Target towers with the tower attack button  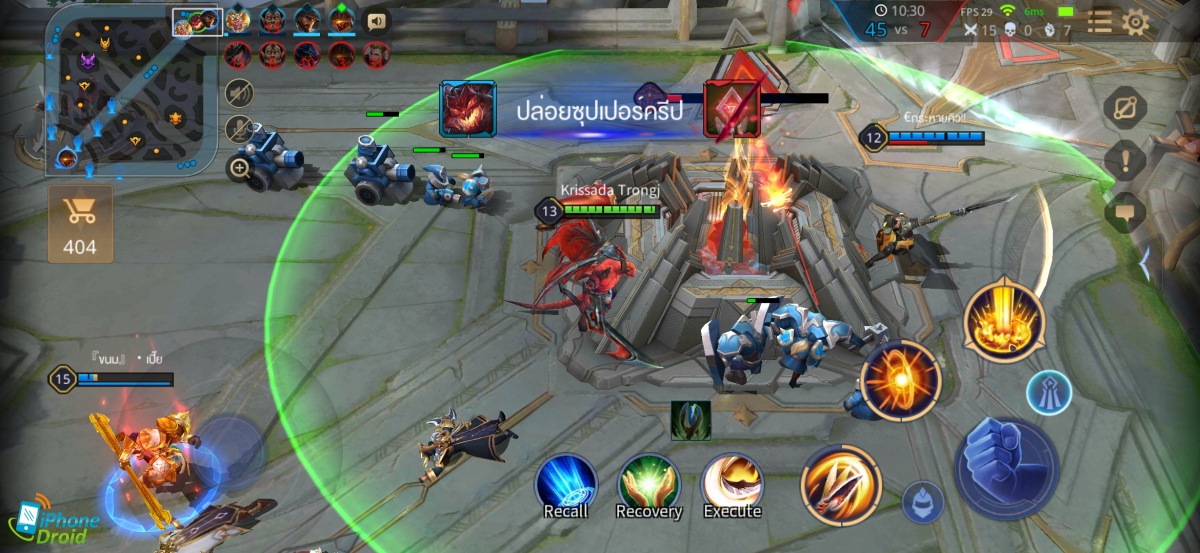click(x=1049, y=392)
